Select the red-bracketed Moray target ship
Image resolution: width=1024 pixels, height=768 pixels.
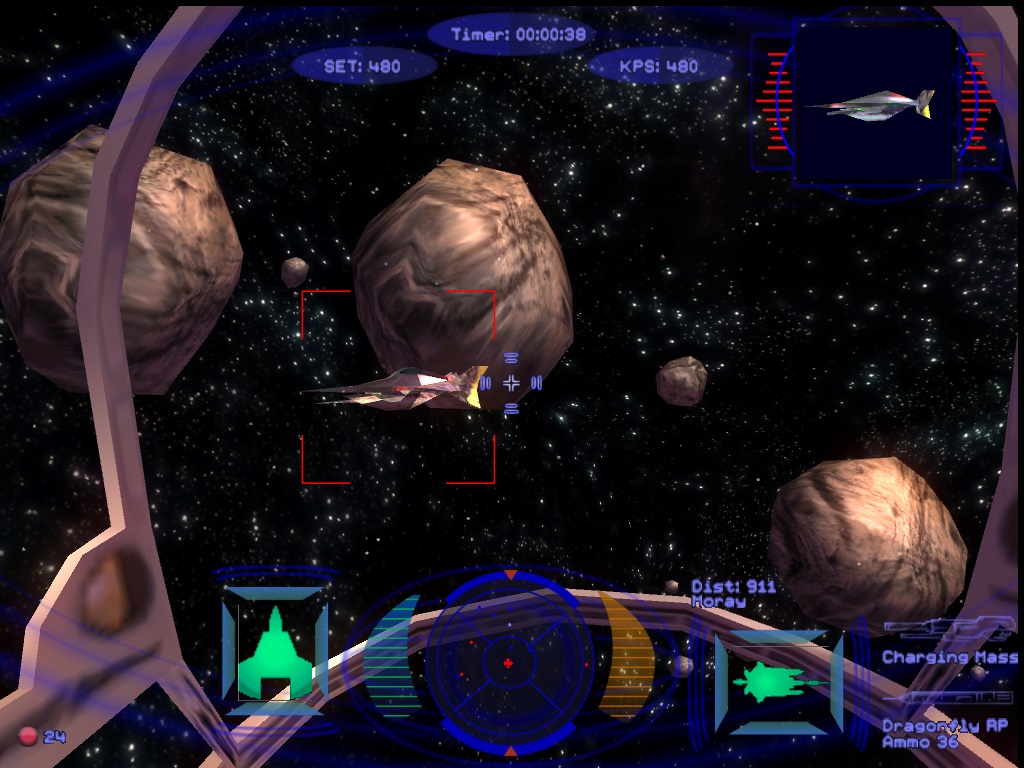point(400,388)
